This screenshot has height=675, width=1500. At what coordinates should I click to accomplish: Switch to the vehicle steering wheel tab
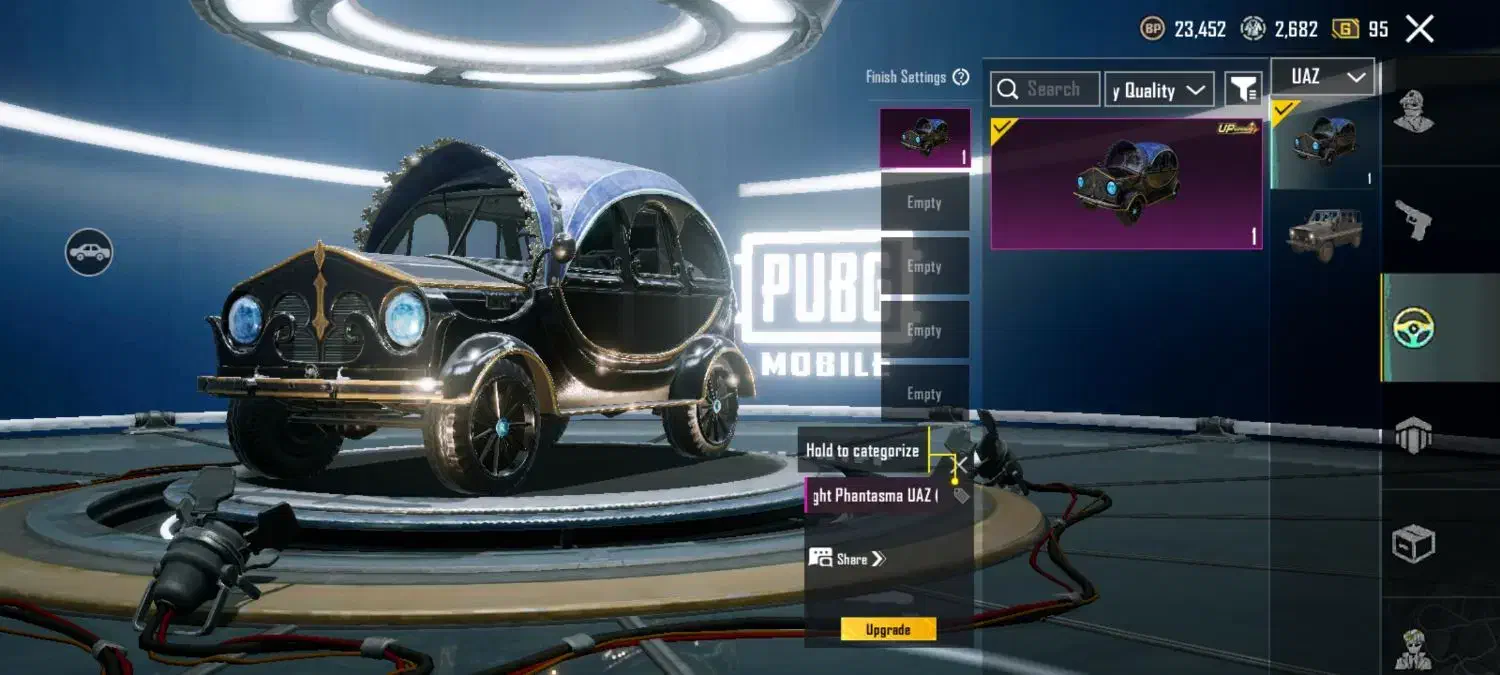pyautogui.click(x=1413, y=327)
